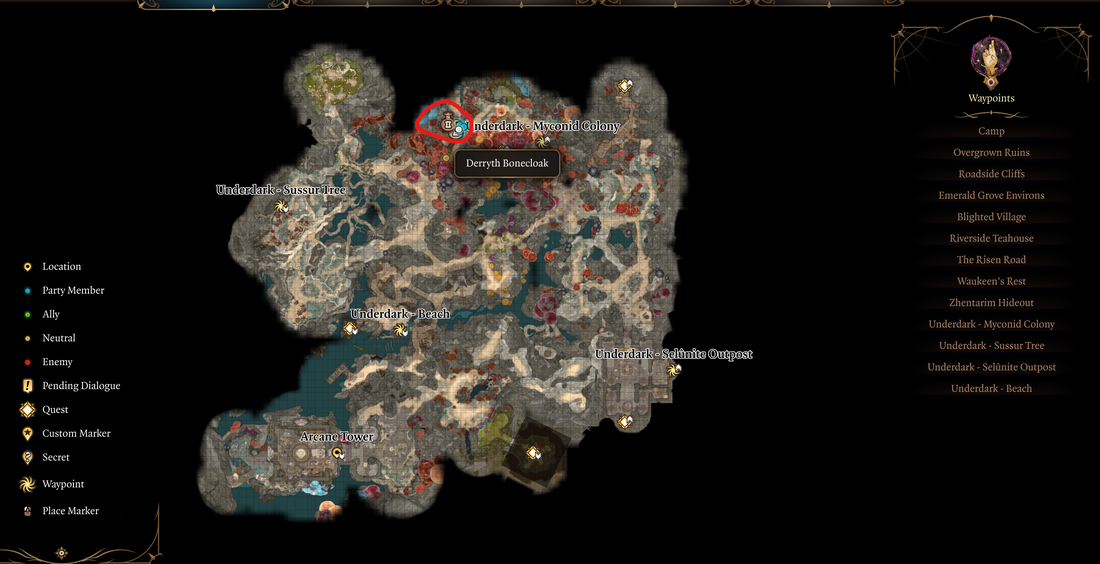1100x564 pixels.
Task: Pick Underdark - Beach in the waypoint list
Action: 991,389
